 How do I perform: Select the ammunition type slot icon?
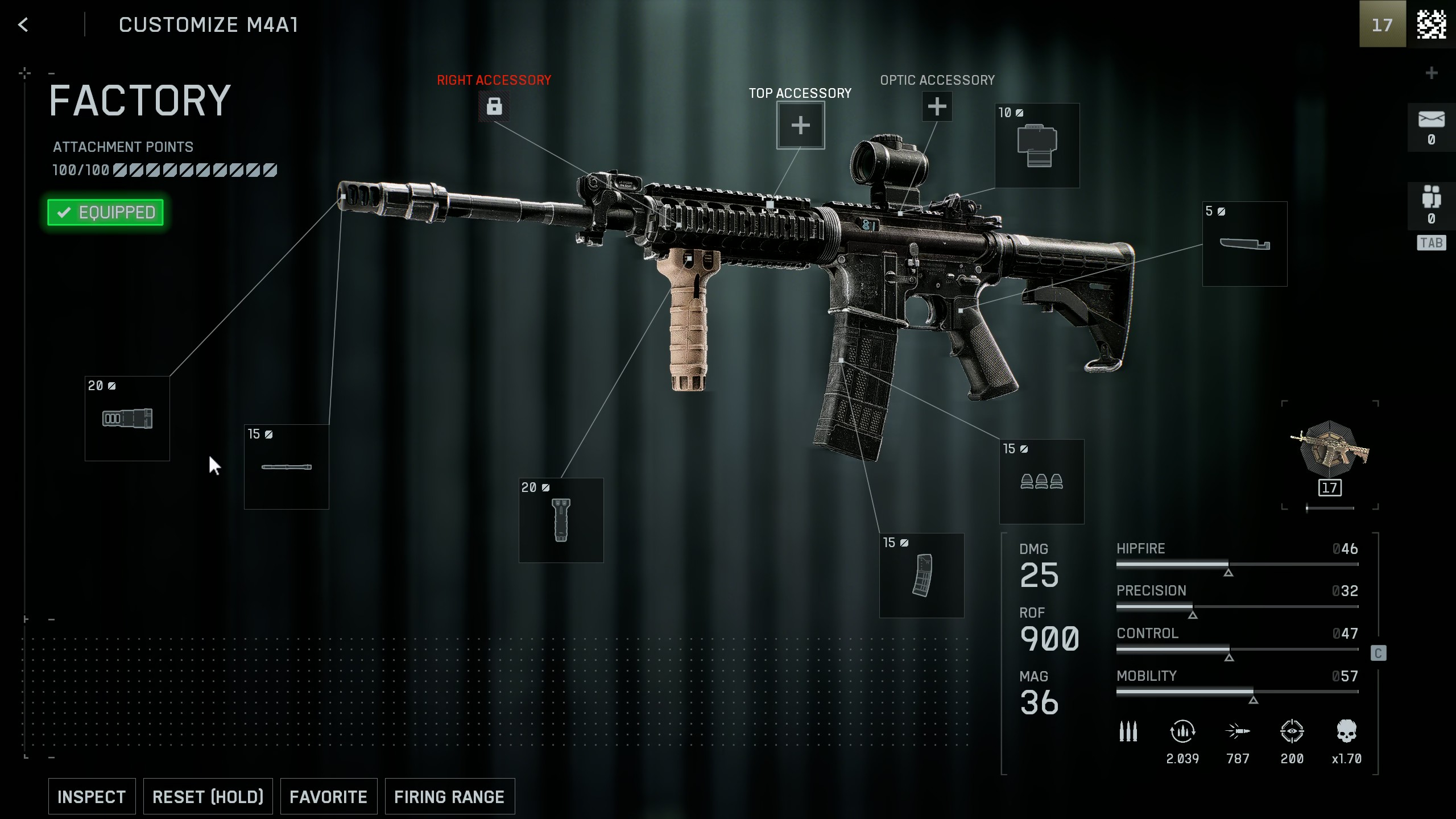point(1041,482)
